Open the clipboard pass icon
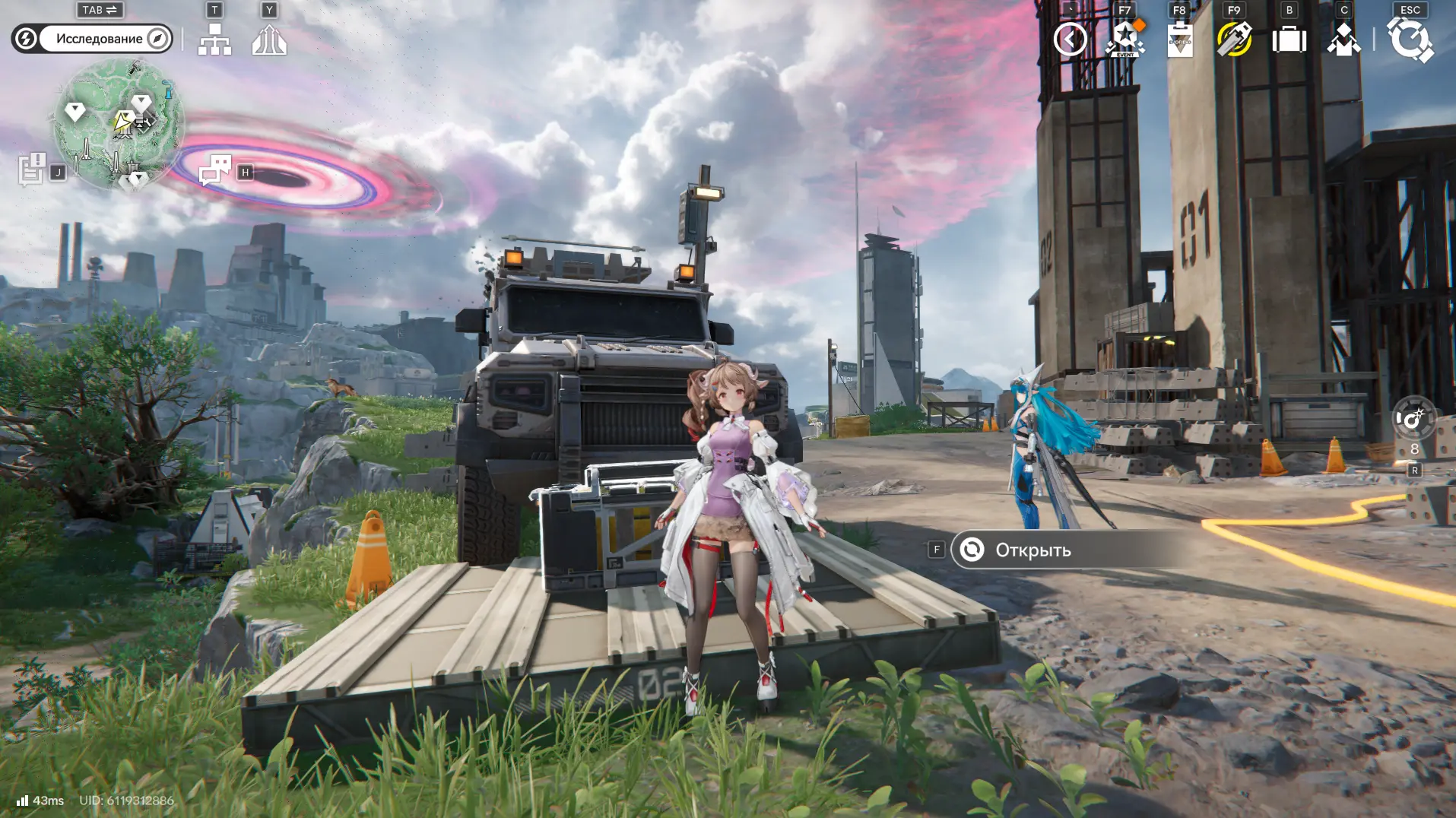The width and height of the screenshot is (1456, 818). [1180, 40]
